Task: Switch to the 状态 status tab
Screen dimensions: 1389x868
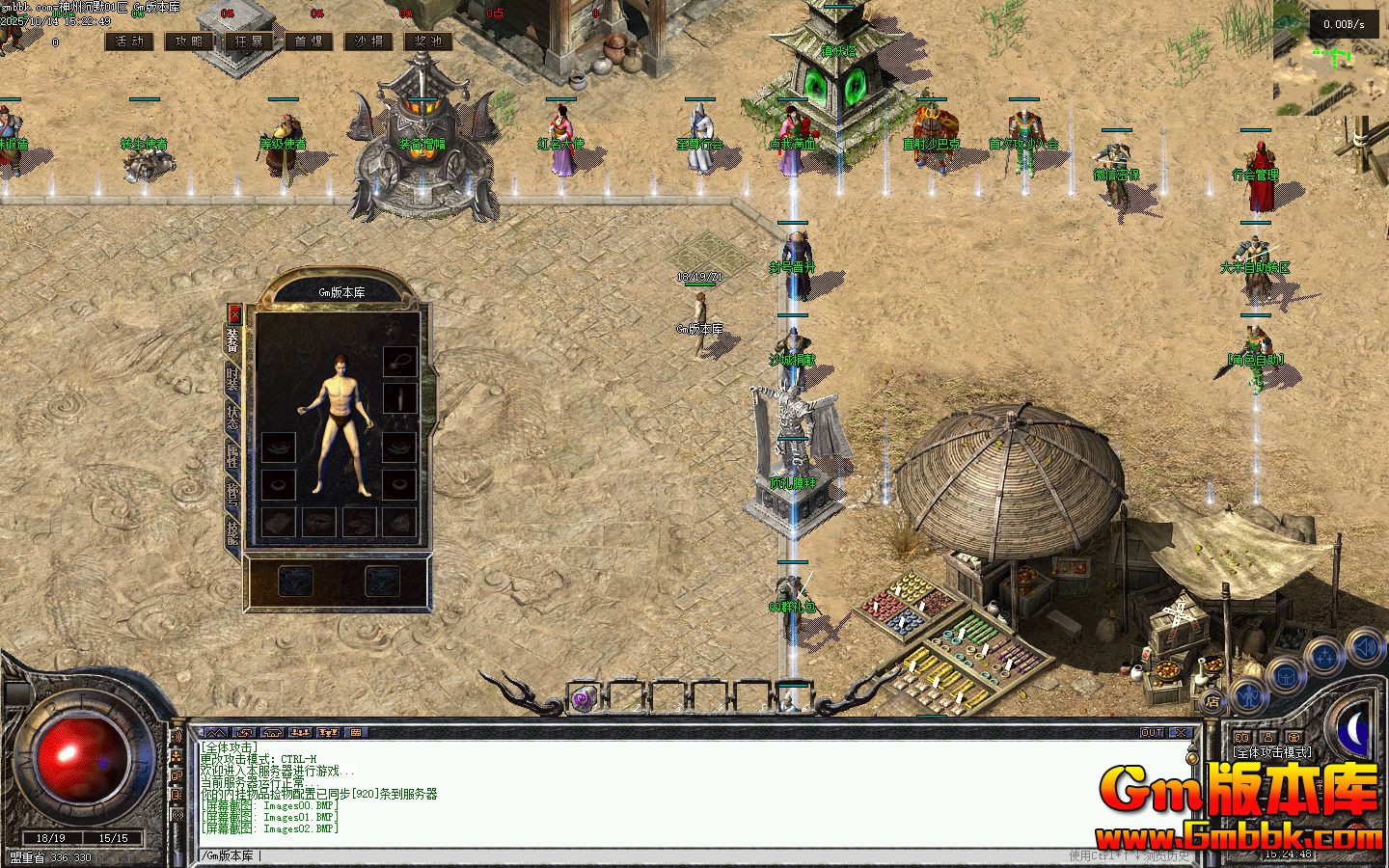Action: [x=233, y=417]
